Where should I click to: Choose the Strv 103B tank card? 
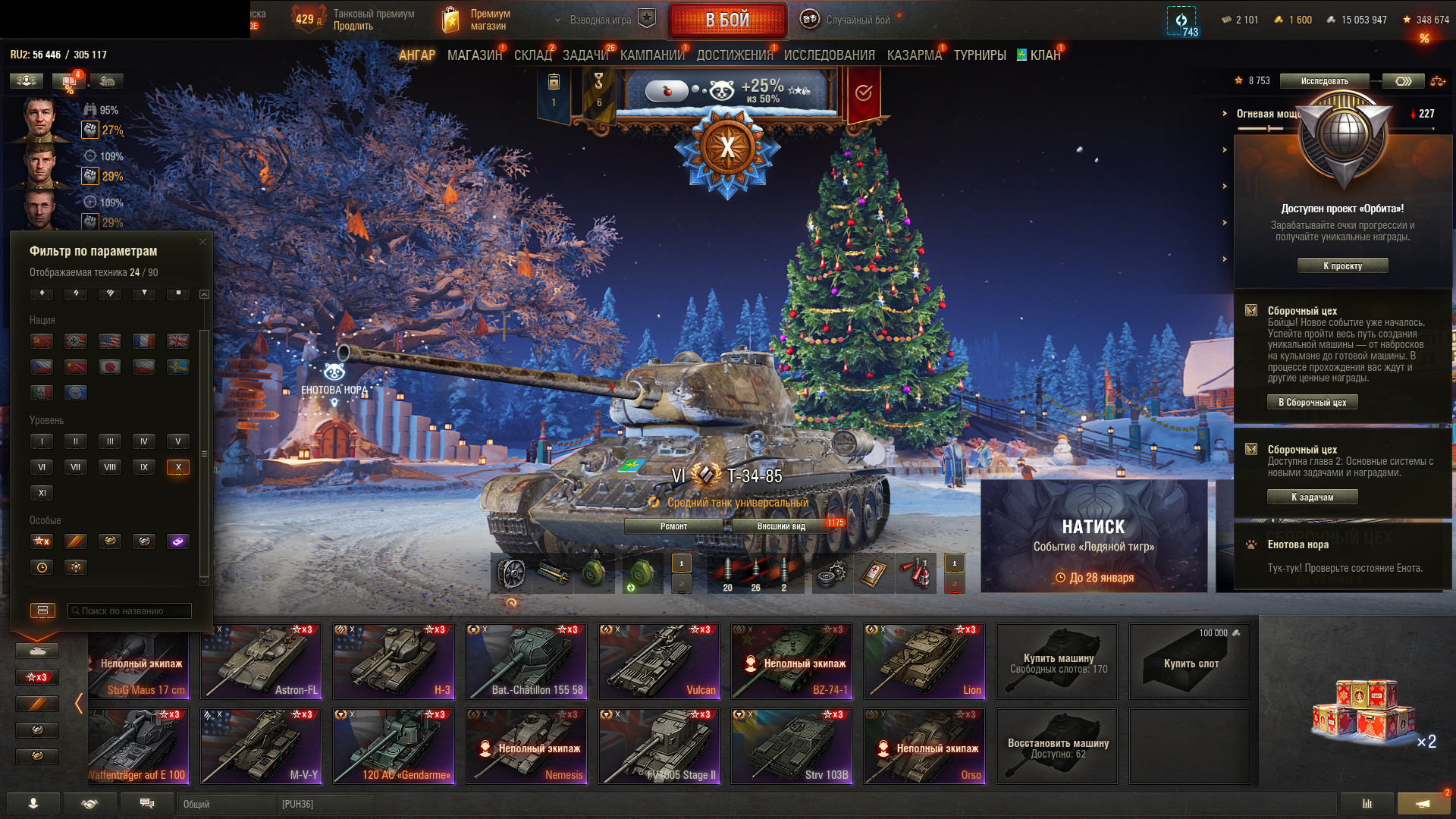791,745
